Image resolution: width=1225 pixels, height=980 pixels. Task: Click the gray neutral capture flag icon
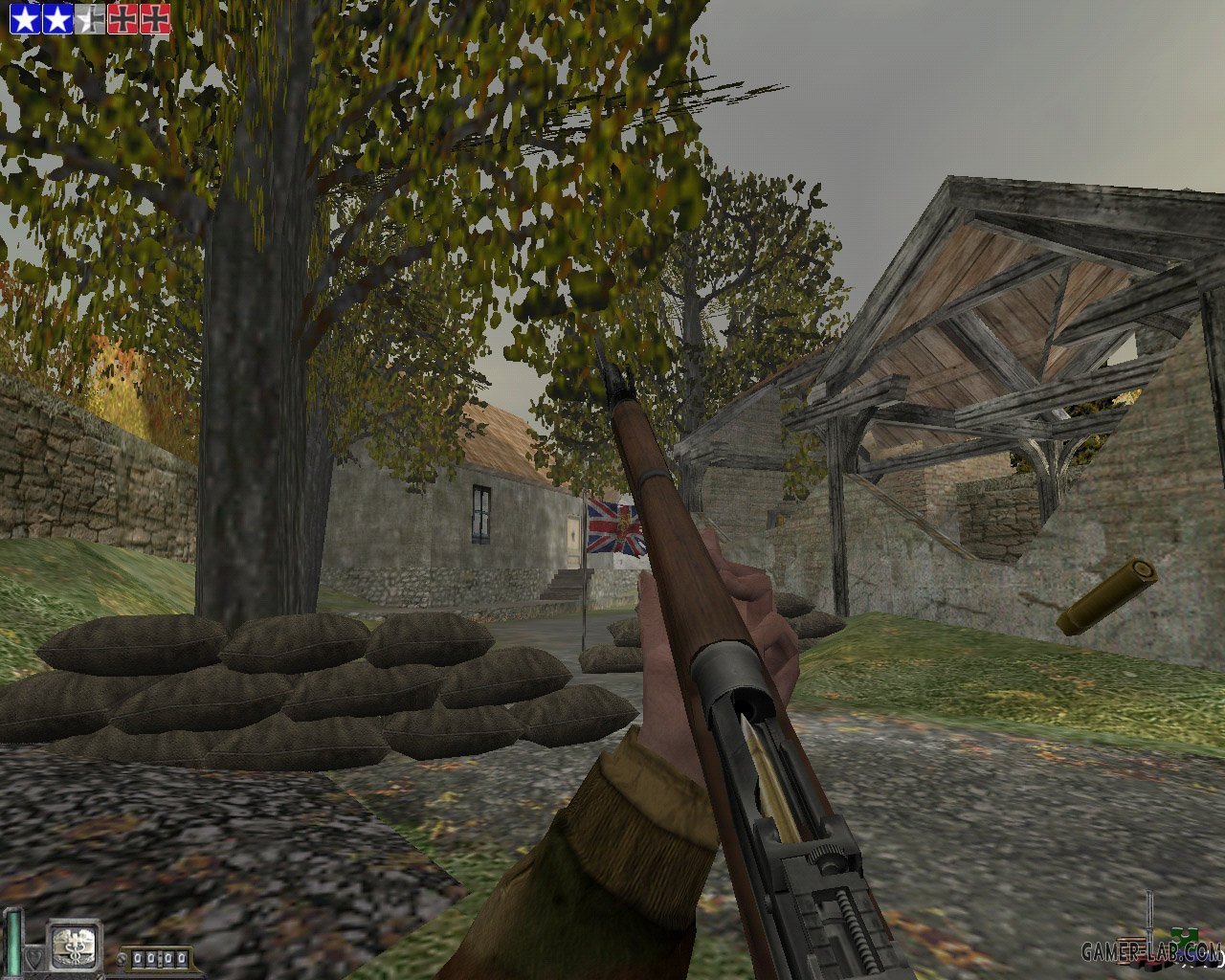pyautogui.click(x=90, y=19)
